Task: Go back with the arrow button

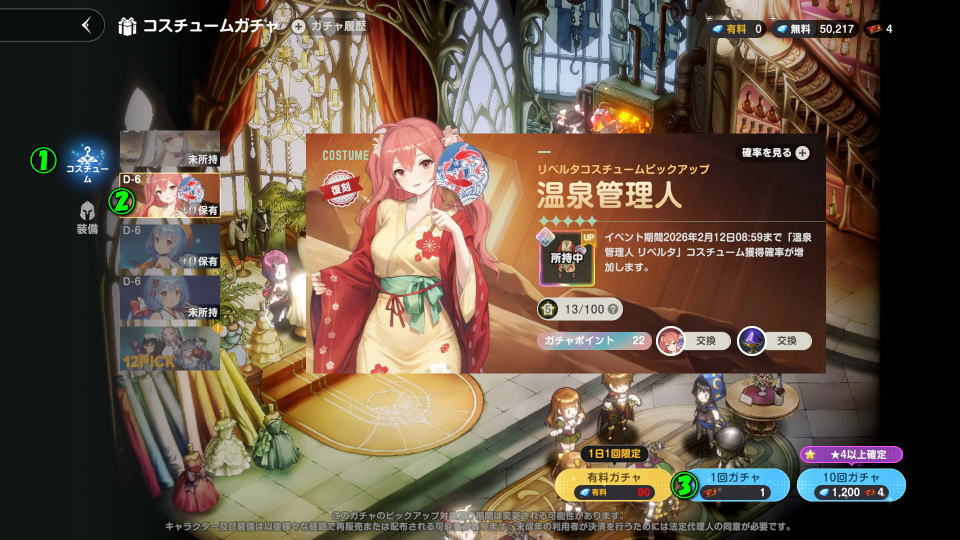Action: point(86,25)
